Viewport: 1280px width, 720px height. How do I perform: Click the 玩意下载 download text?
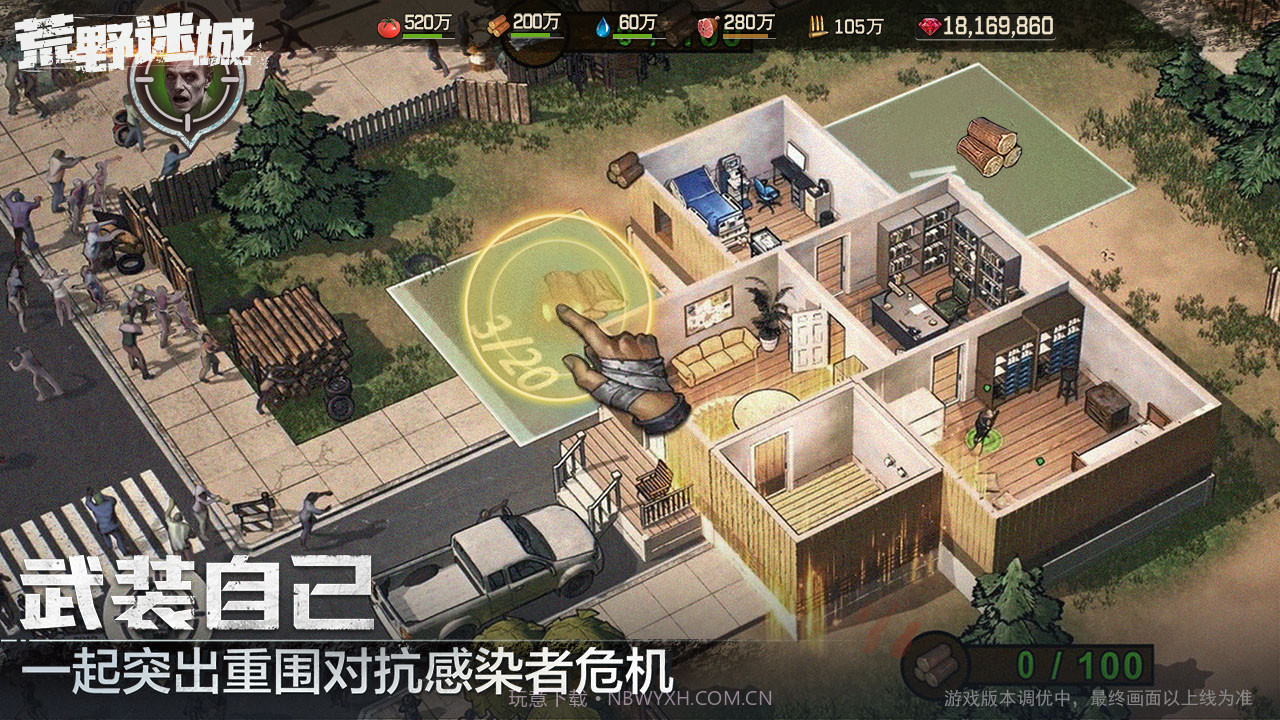[x=545, y=701]
